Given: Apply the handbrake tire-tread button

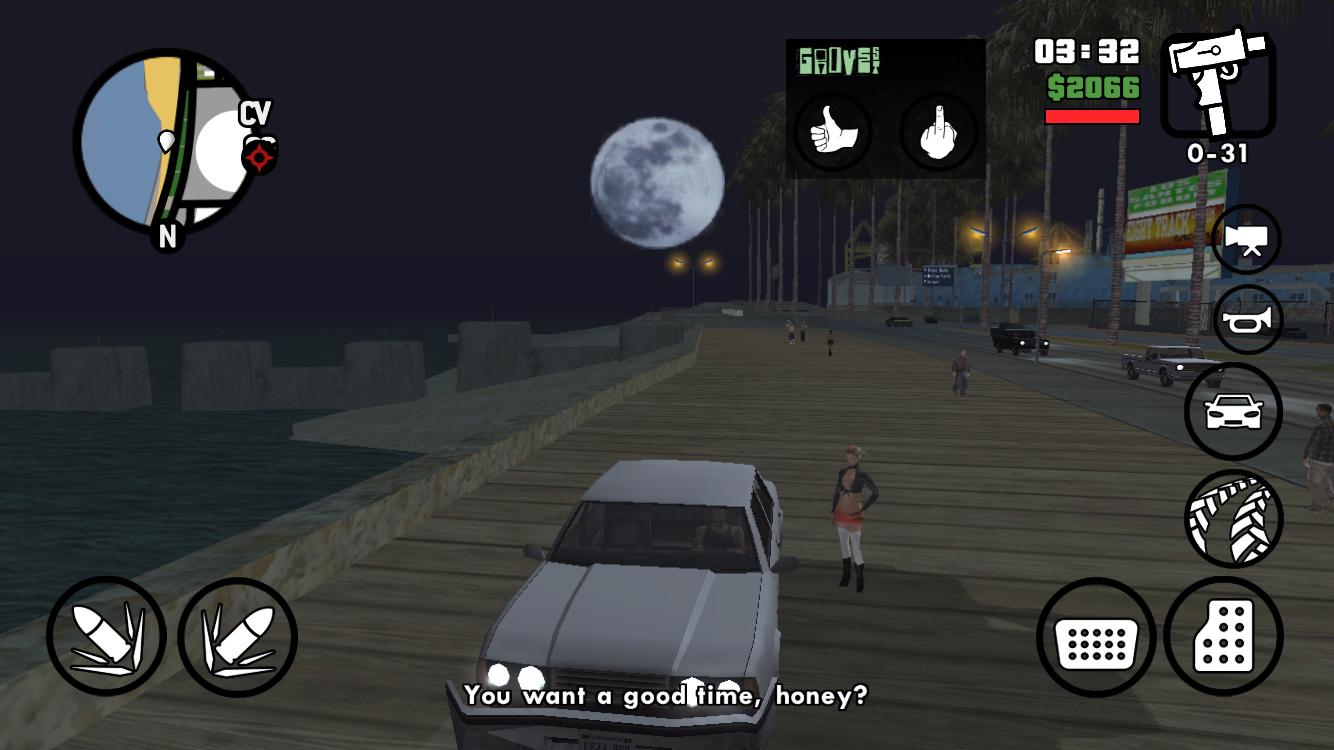Looking at the screenshot, I should (1233, 517).
